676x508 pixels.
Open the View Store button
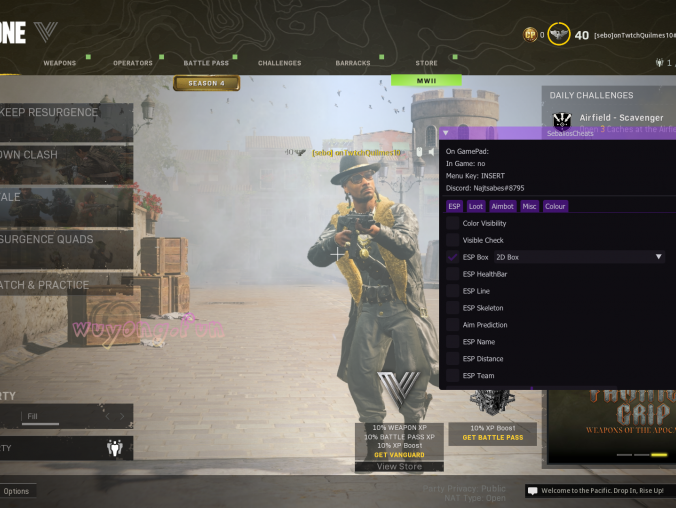(x=399, y=466)
